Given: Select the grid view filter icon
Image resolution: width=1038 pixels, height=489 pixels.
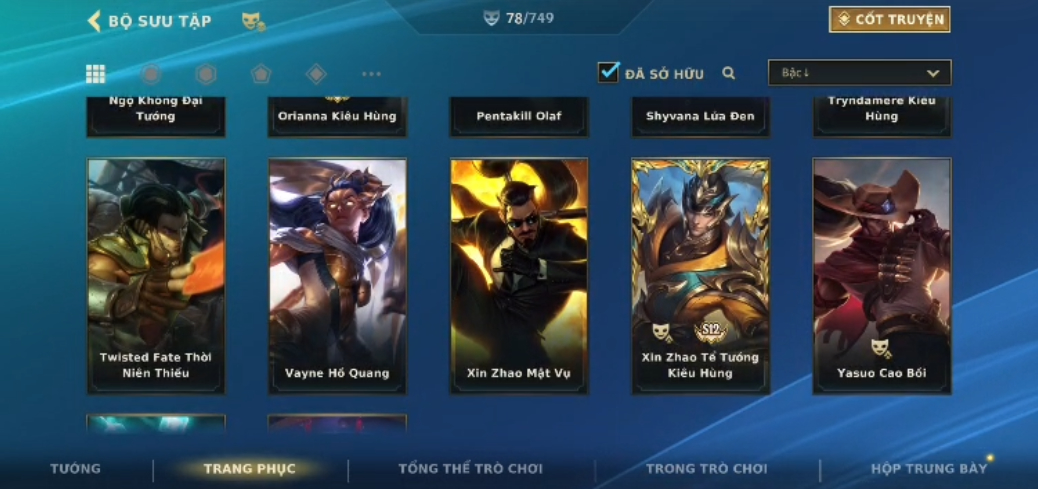Looking at the screenshot, I should pos(96,73).
